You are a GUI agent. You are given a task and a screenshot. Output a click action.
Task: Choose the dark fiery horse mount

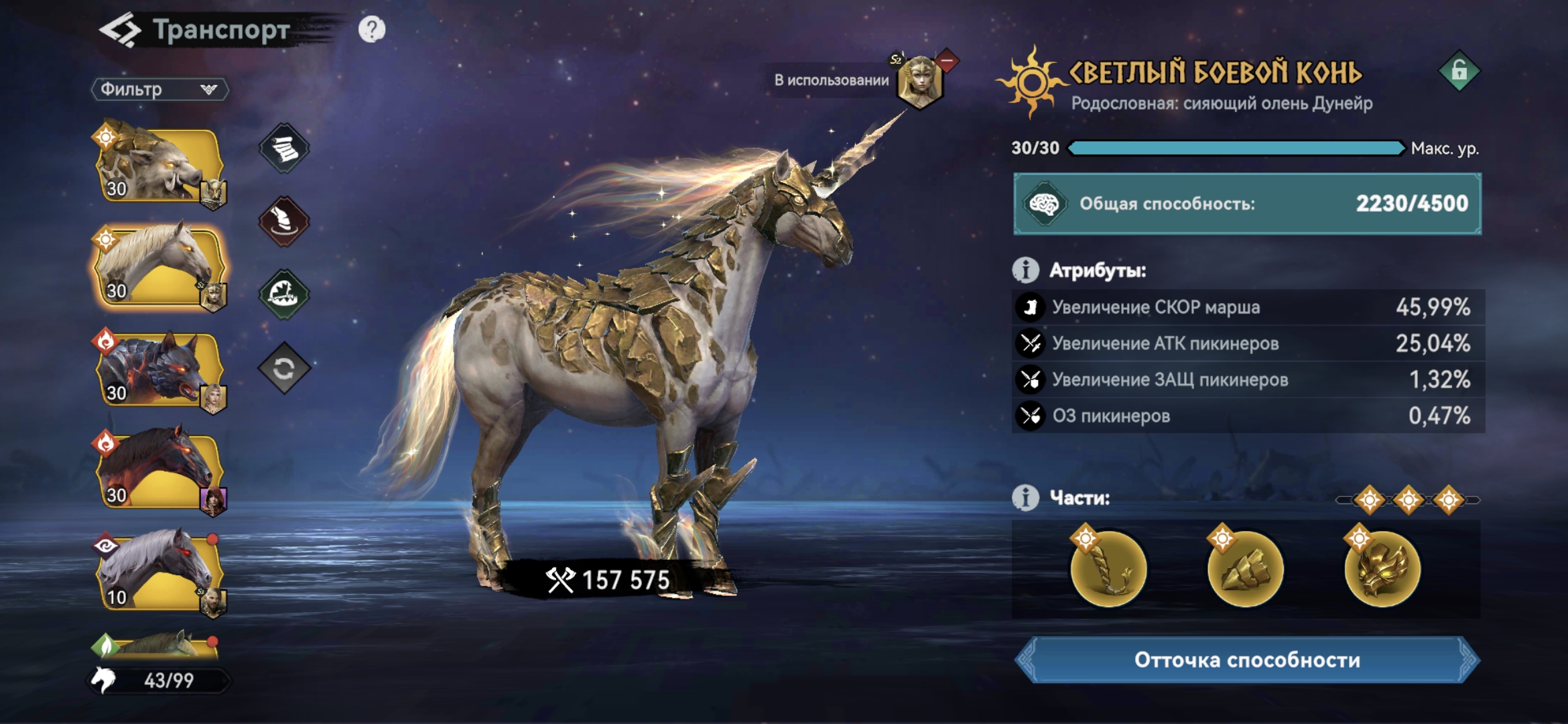coord(158,471)
